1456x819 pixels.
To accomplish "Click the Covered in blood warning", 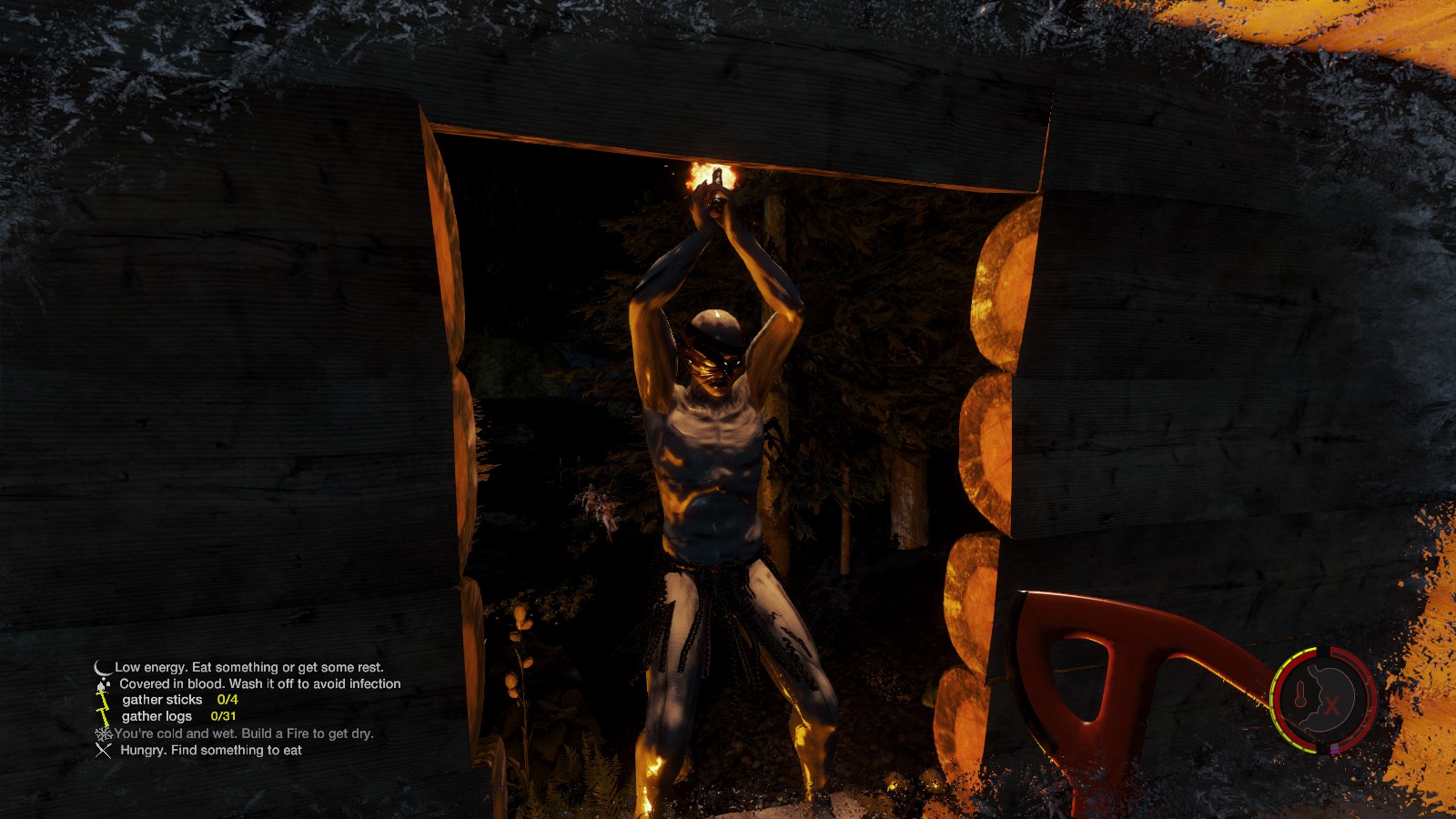I will (x=259, y=683).
